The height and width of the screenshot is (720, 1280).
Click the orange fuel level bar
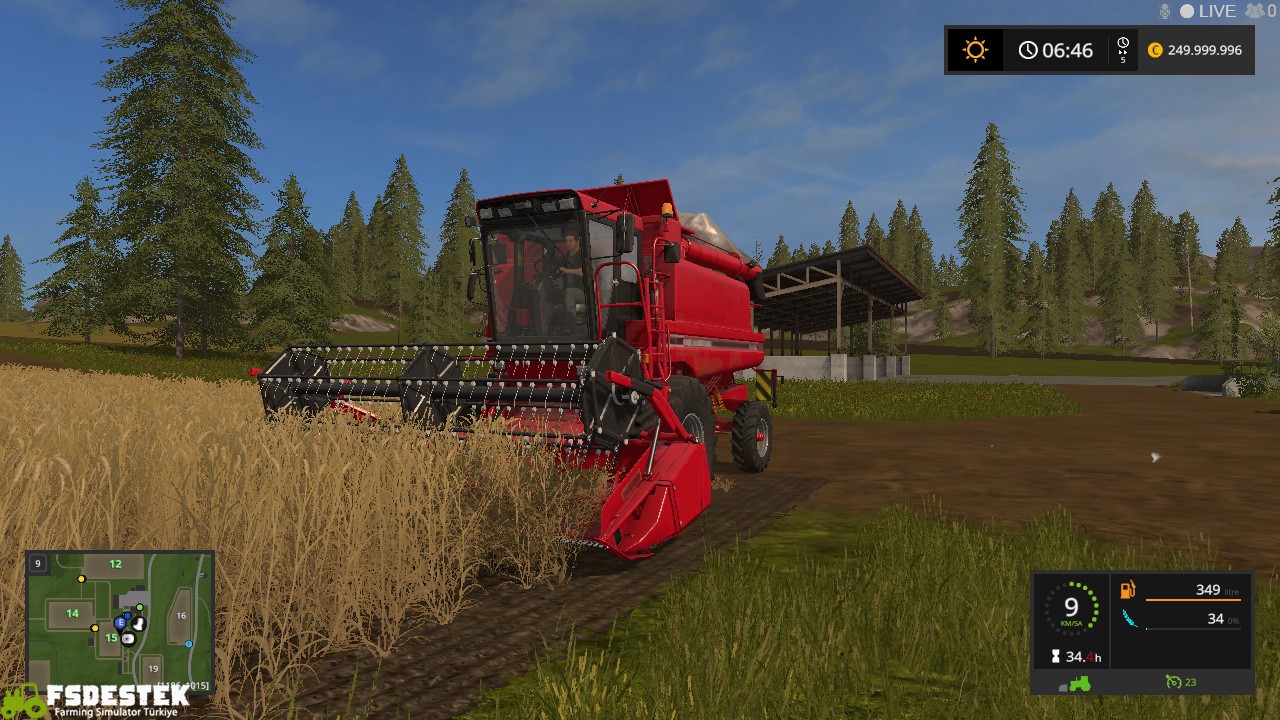tap(1193, 600)
